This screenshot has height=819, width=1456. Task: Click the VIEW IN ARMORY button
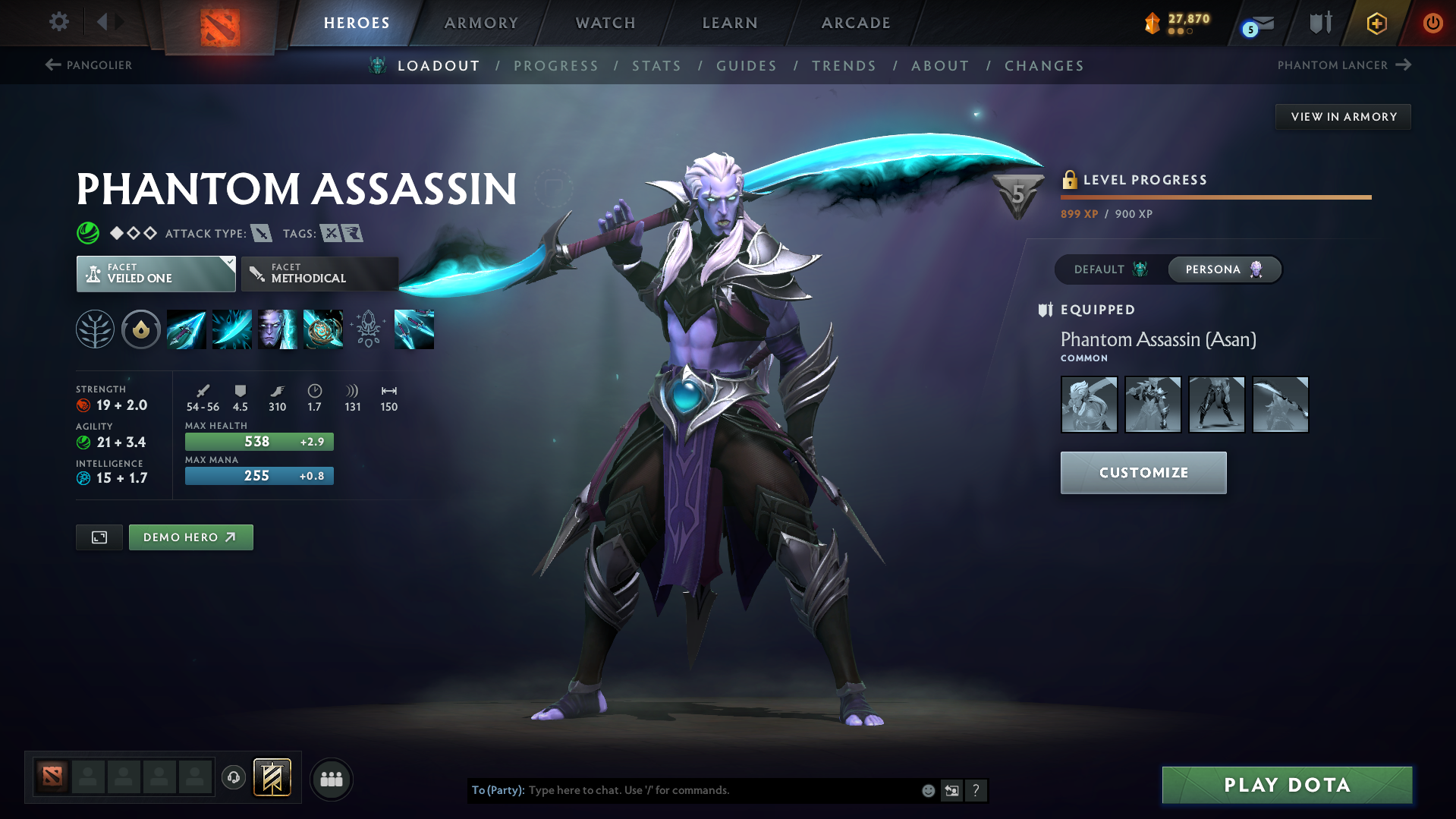click(x=1343, y=116)
